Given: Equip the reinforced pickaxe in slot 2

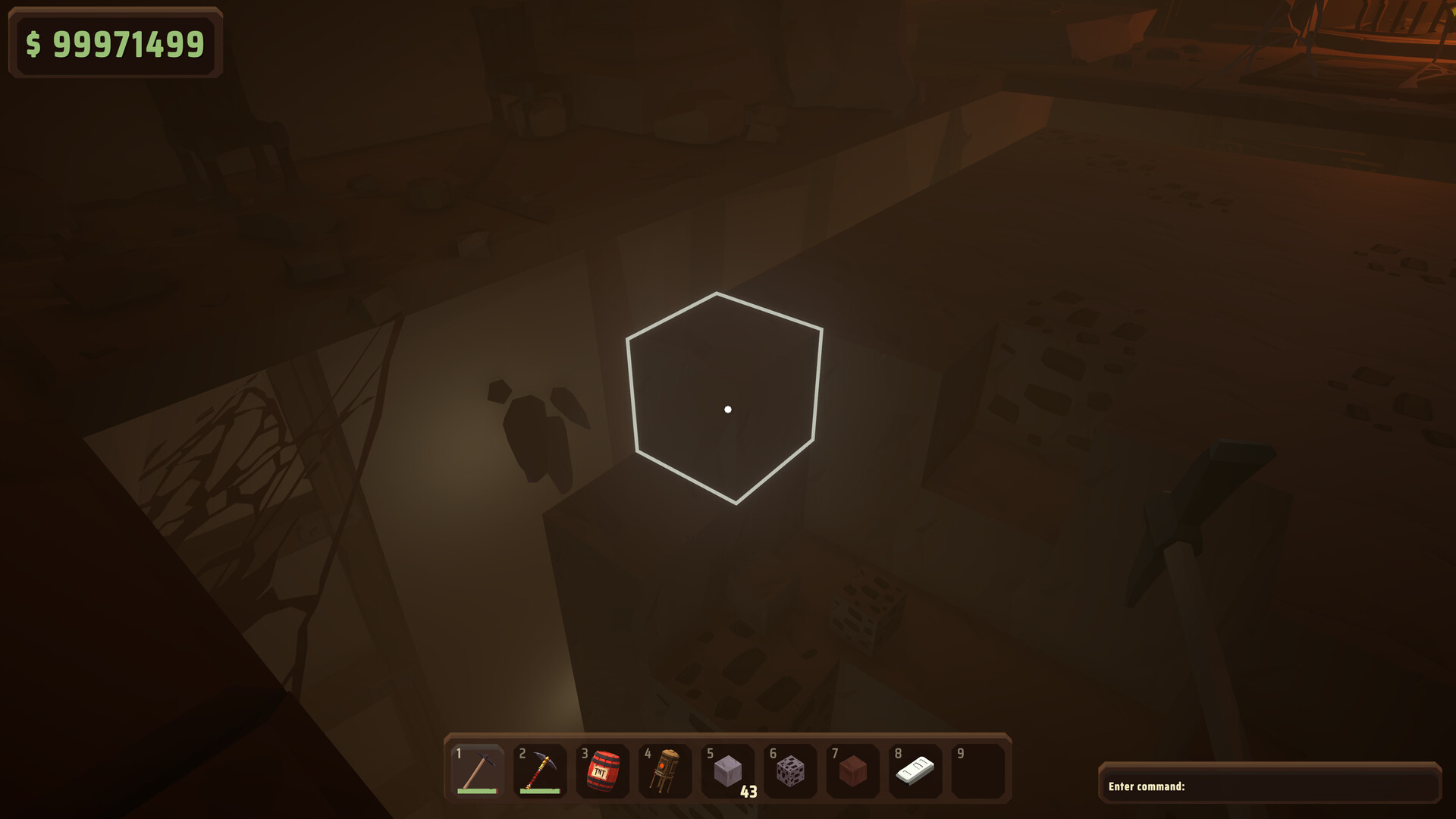Looking at the screenshot, I should 541,770.
